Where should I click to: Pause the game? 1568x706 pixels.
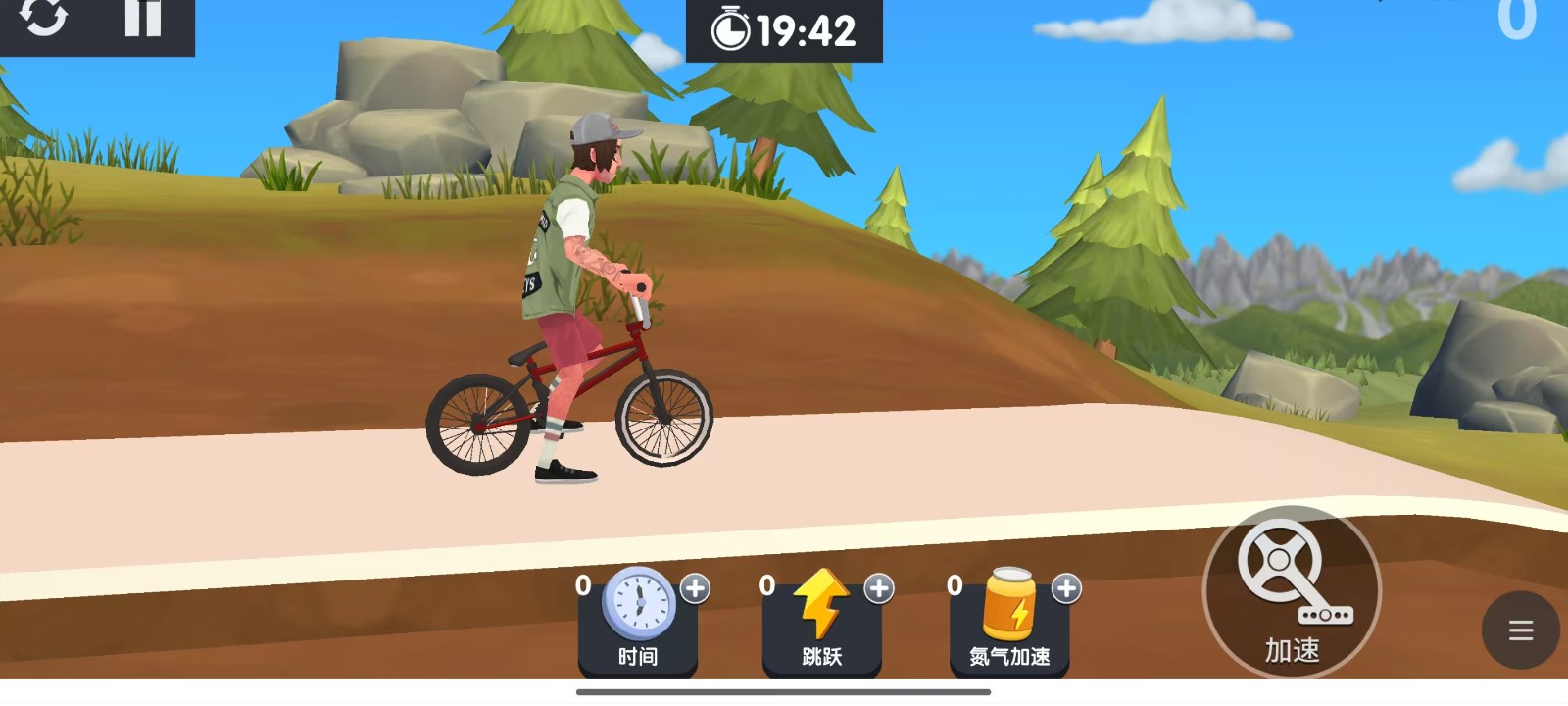click(x=143, y=18)
